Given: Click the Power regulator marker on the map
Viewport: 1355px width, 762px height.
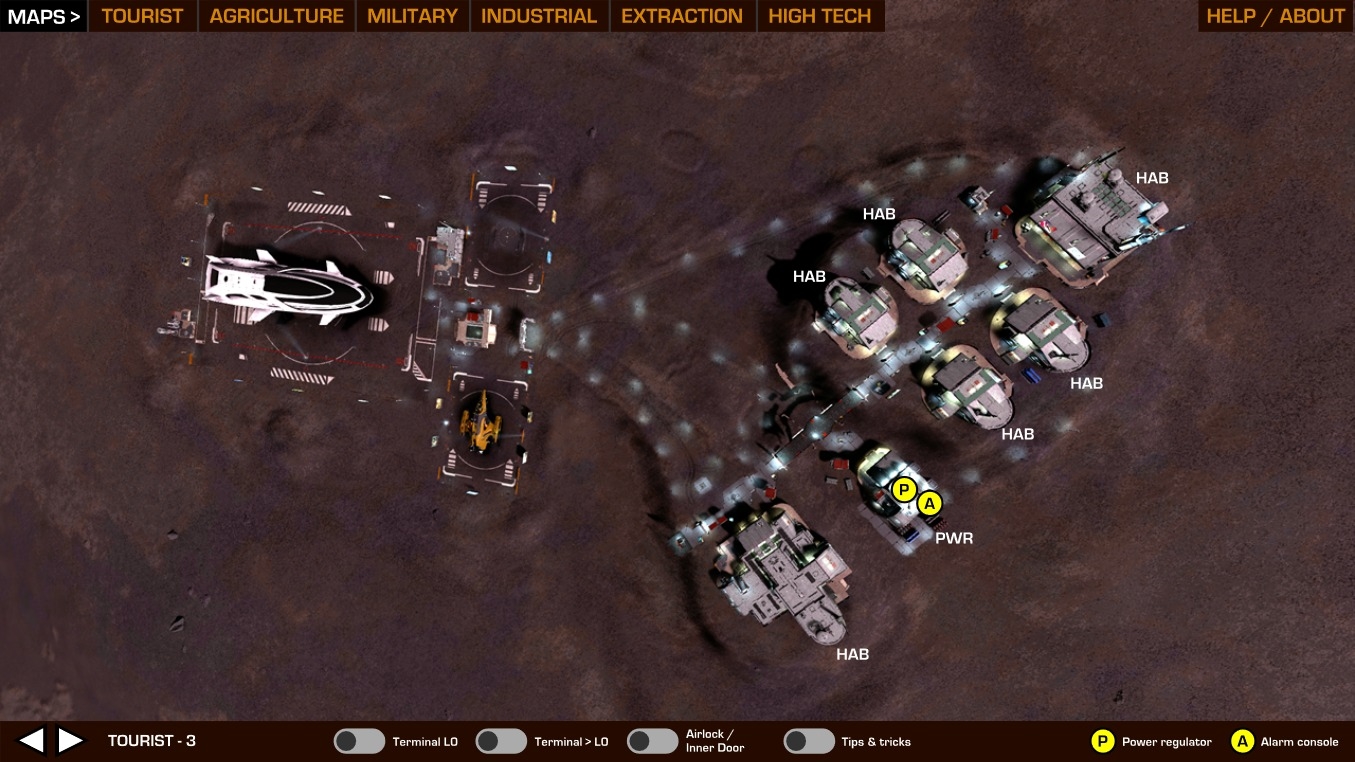Looking at the screenshot, I should (x=904, y=489).
